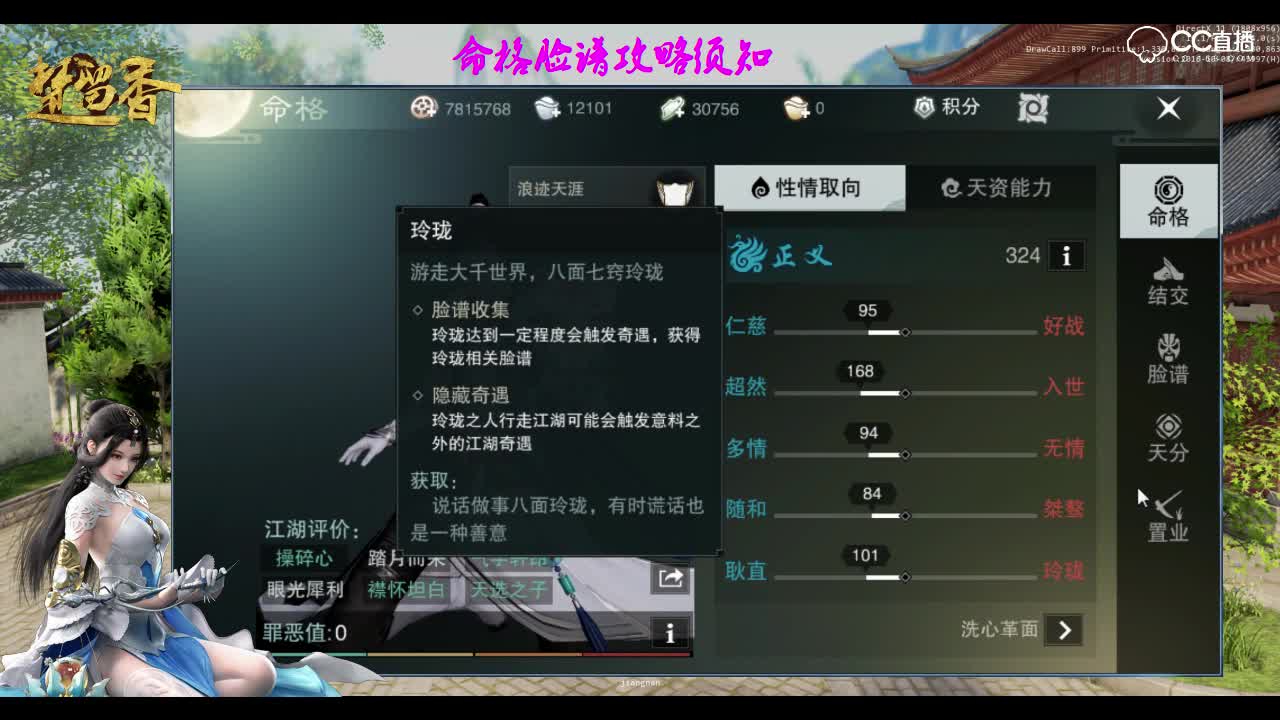
Task: Expand the 浪迹天涯 title selector
Action: coord(560,188)
